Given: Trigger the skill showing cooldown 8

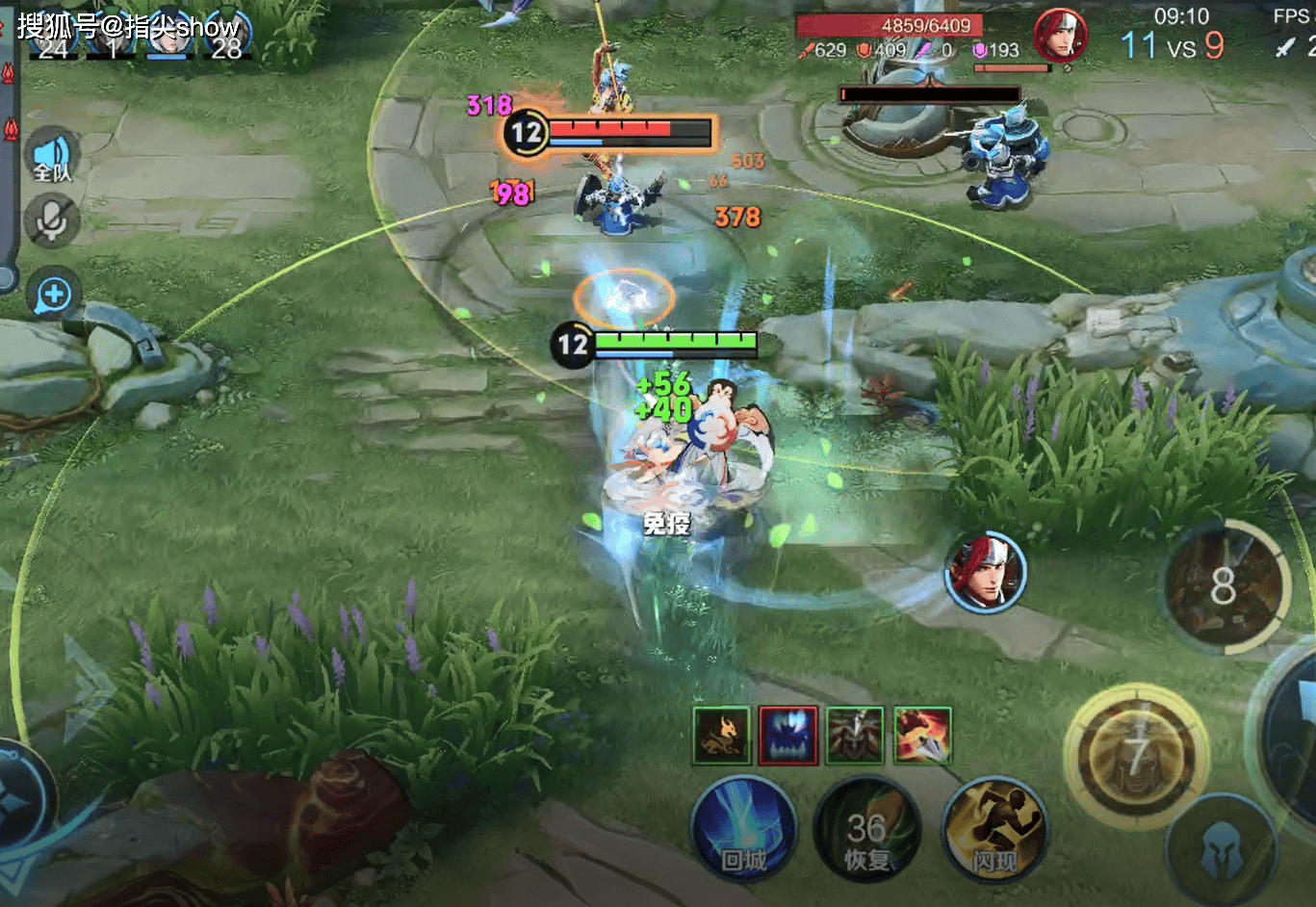Looking at the screenshot, I should point(1223,585).
